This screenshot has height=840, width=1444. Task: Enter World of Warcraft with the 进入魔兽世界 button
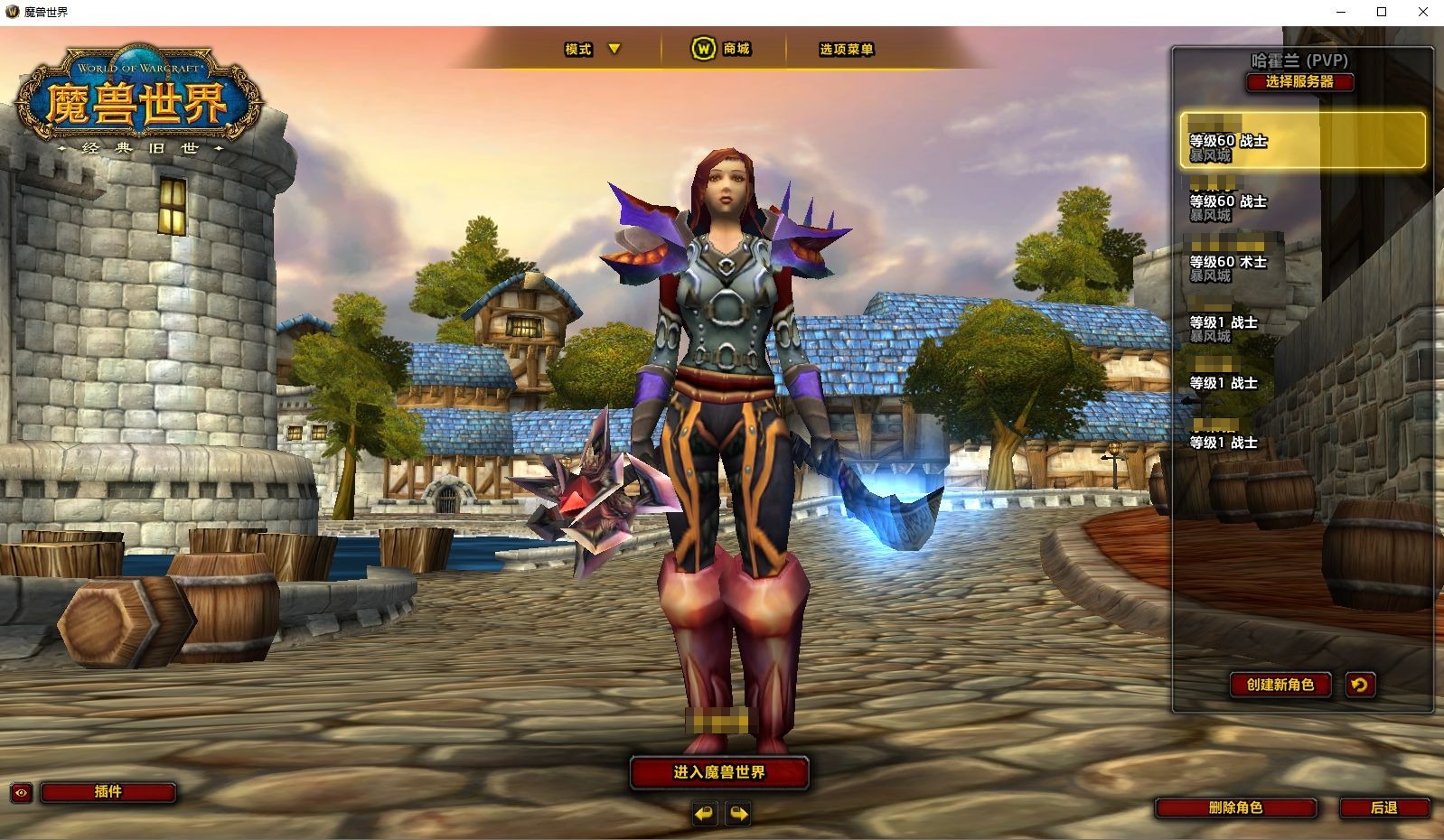[718, 772]
